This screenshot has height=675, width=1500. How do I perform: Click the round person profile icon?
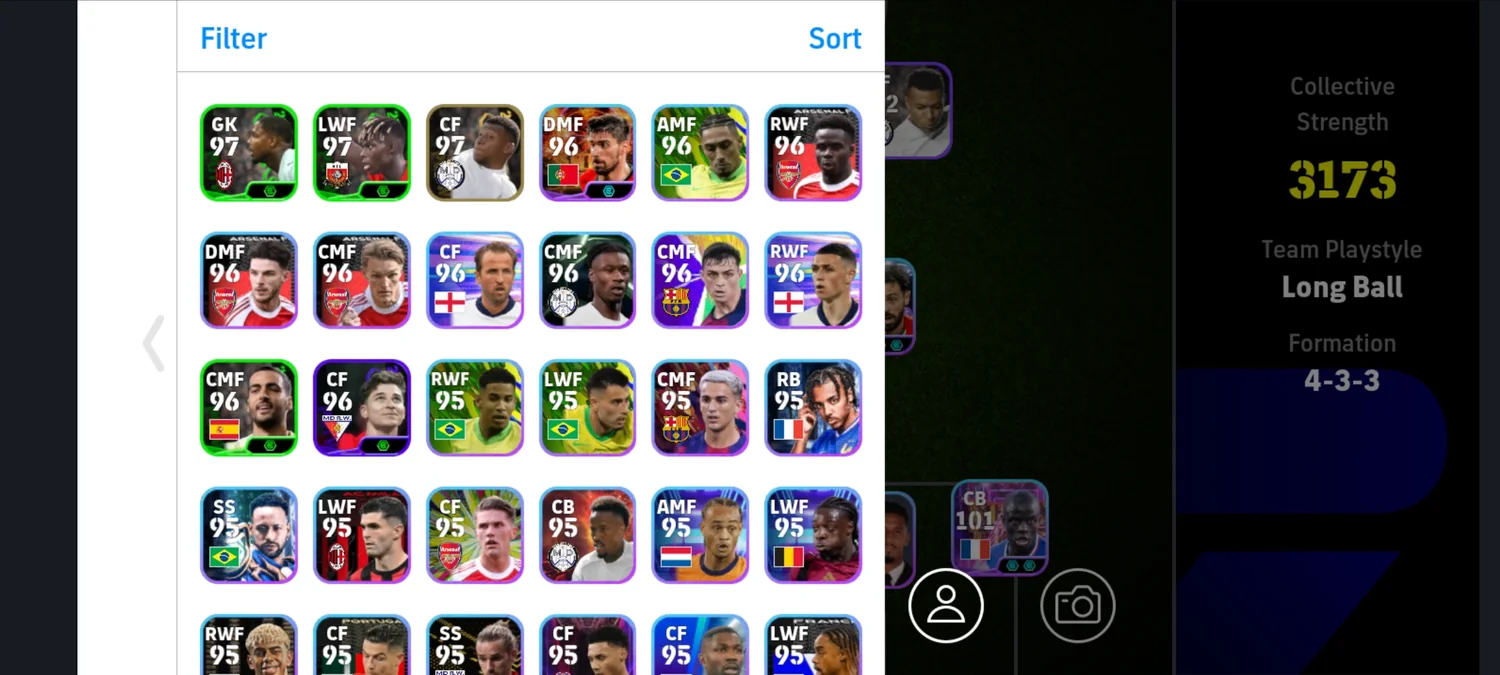[946, 605]
